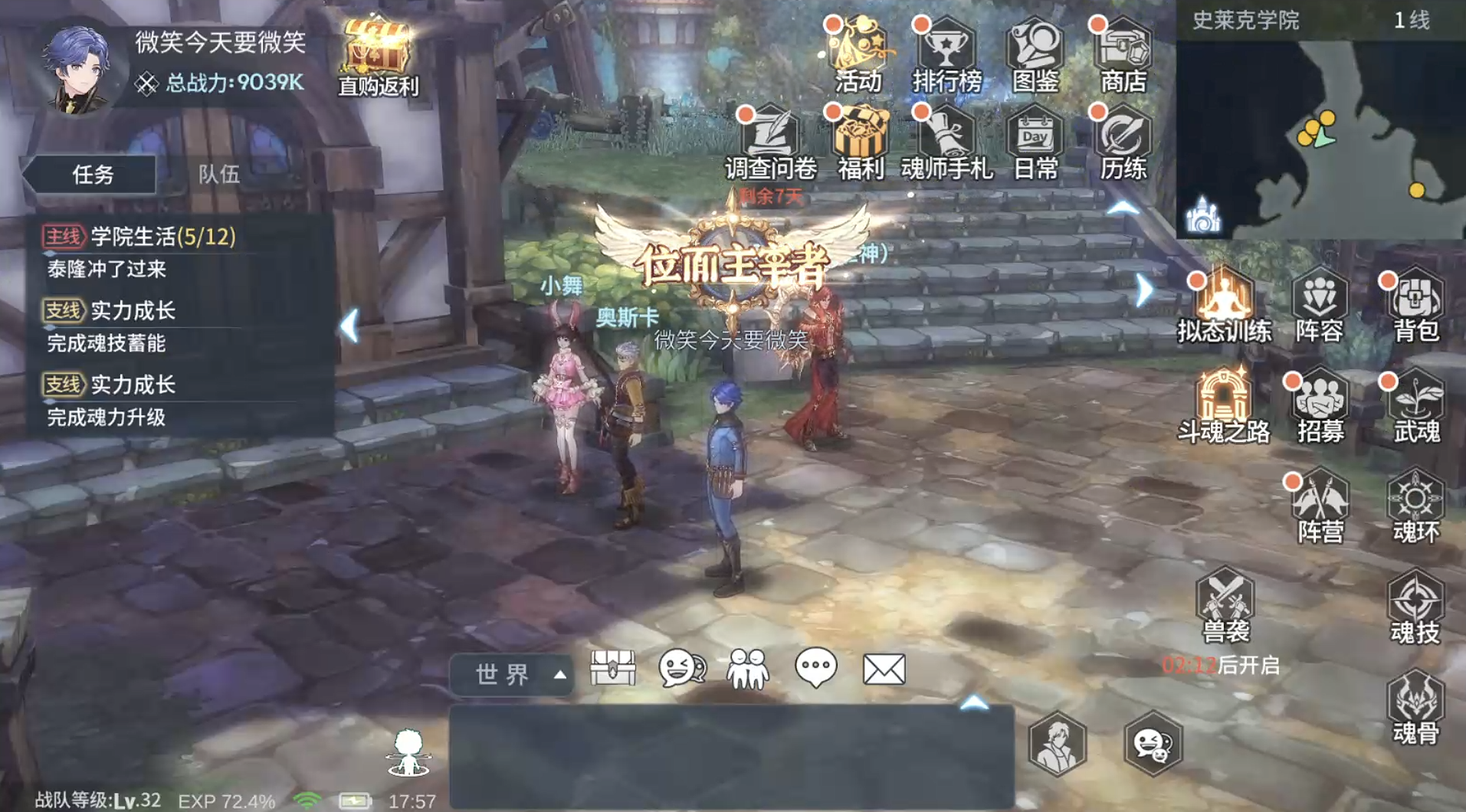Switch to the 任务 (Quest) tab
This screenshot has width=1466, height=812.
pos(94,175)
